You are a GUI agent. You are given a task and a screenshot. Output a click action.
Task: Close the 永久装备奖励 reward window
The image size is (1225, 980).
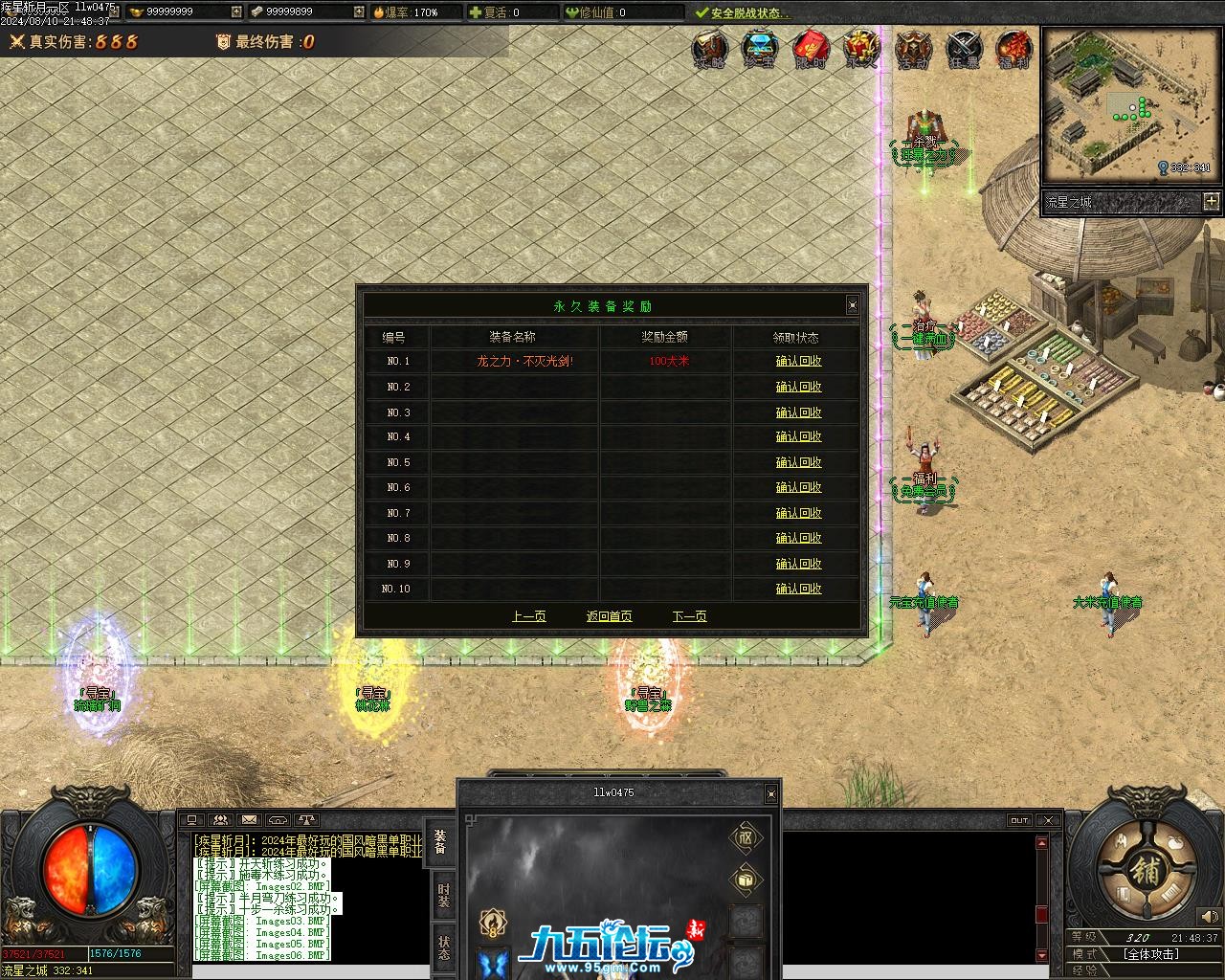[x=852, y=305]
